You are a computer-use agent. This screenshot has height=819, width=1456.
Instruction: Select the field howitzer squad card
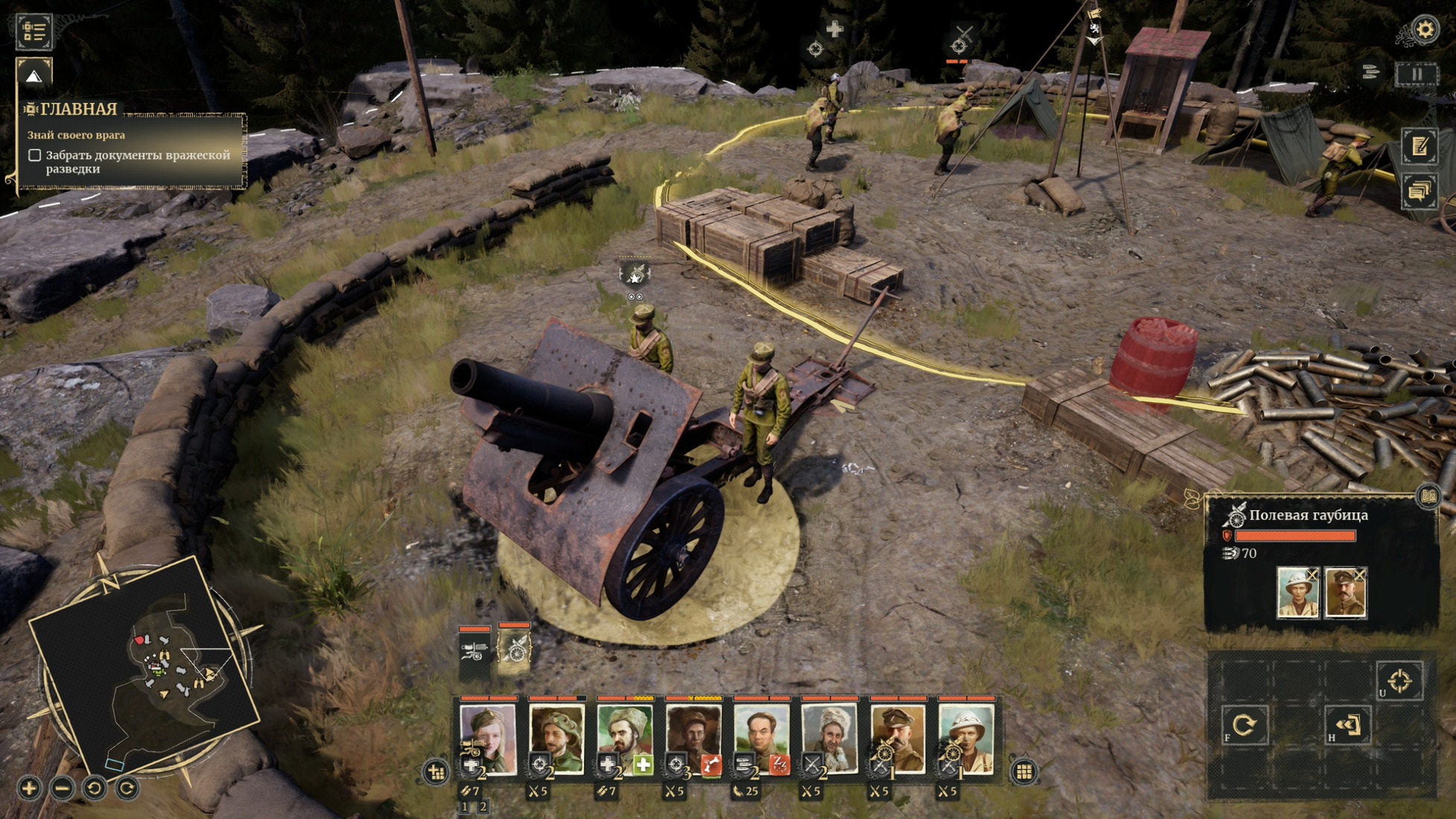pyautogui.click(x=514, y=649)
